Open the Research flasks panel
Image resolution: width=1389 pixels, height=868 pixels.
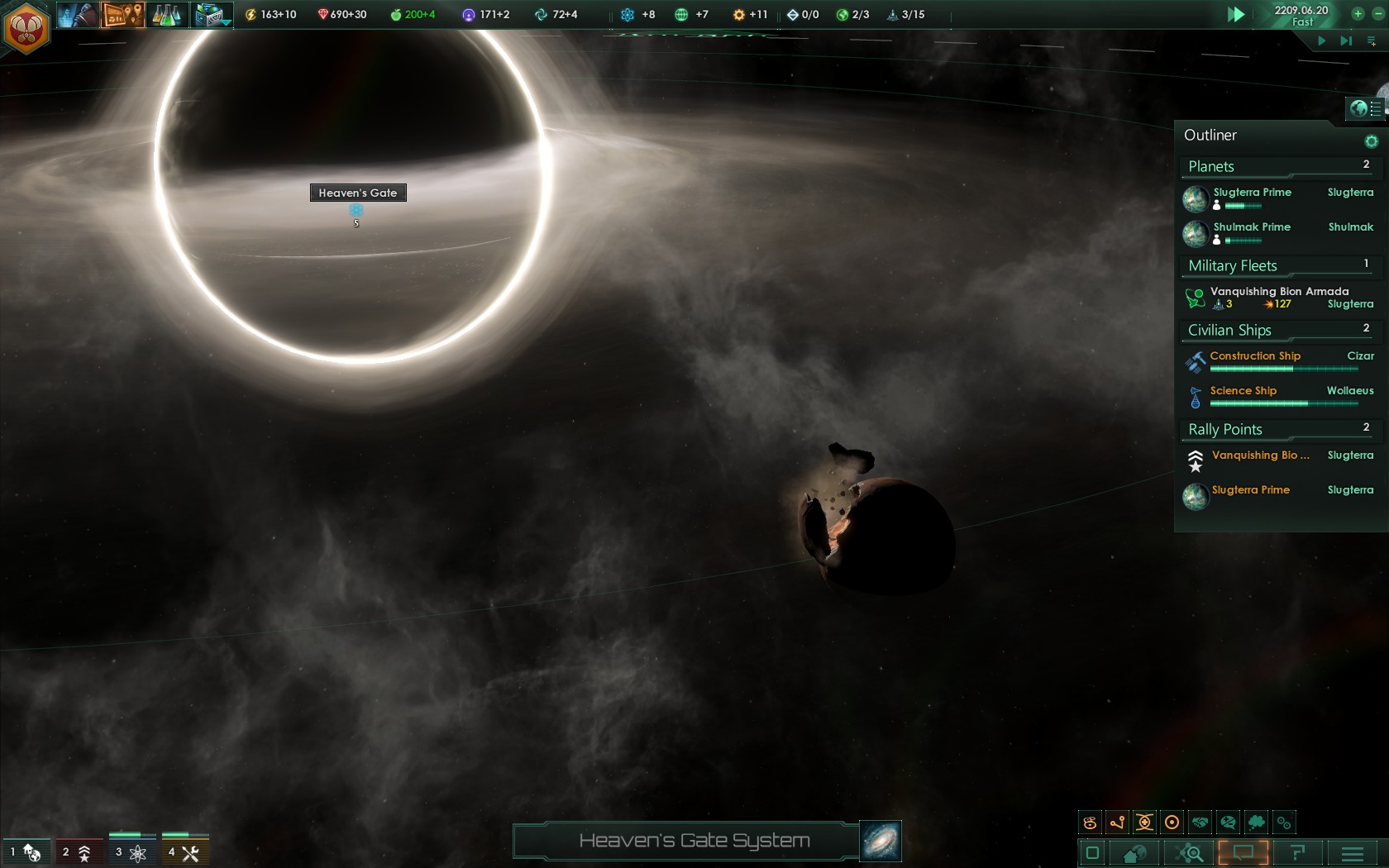(x=166, y=14)
